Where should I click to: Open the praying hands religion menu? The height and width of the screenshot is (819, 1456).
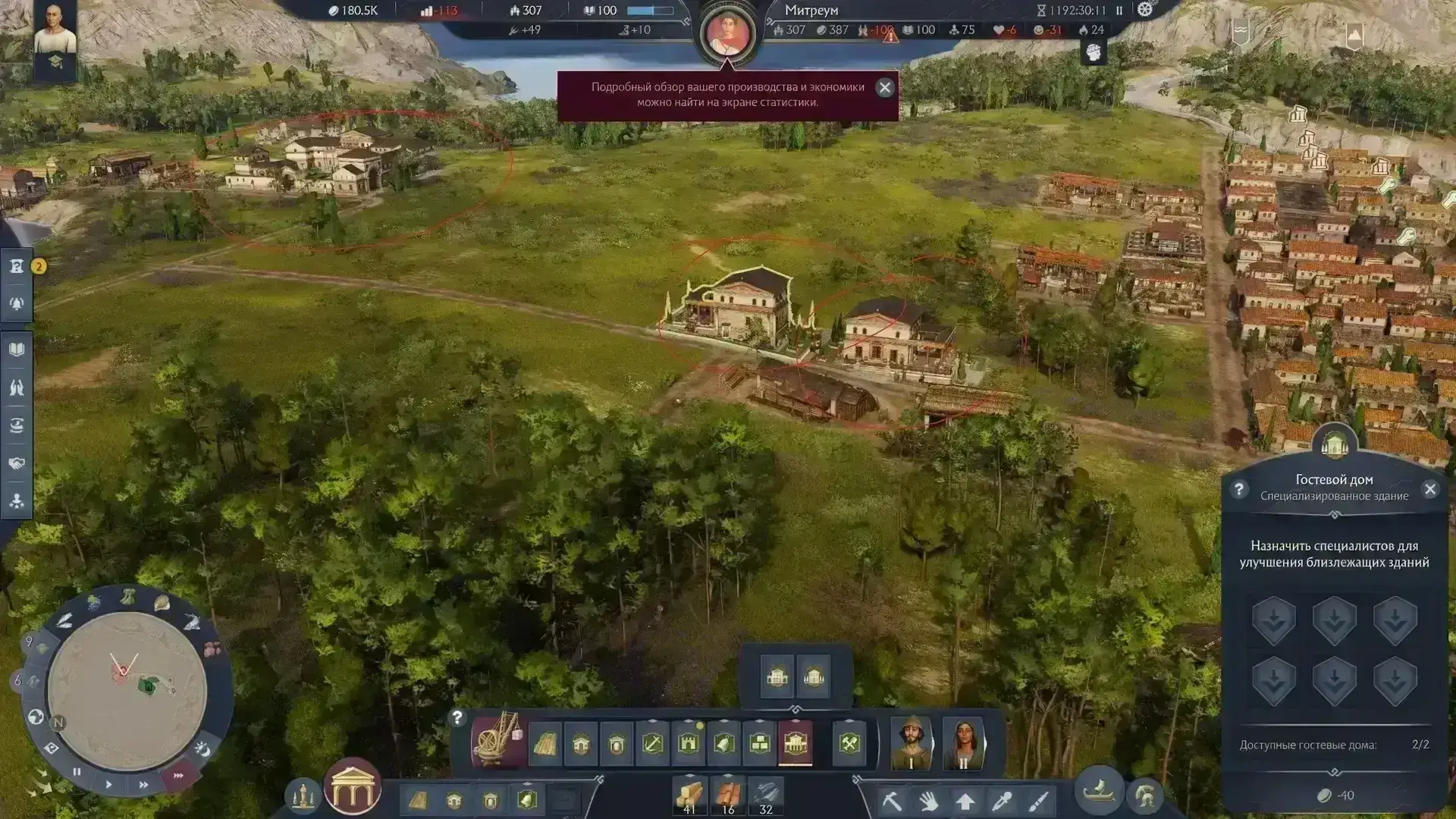(x=17, y=388)
